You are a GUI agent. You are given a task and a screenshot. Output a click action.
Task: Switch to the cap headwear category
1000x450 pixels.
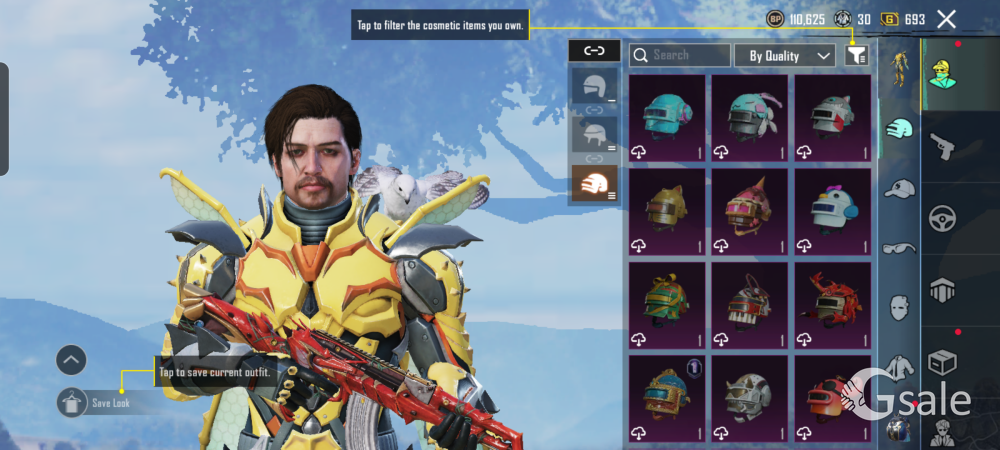point(900,188)
